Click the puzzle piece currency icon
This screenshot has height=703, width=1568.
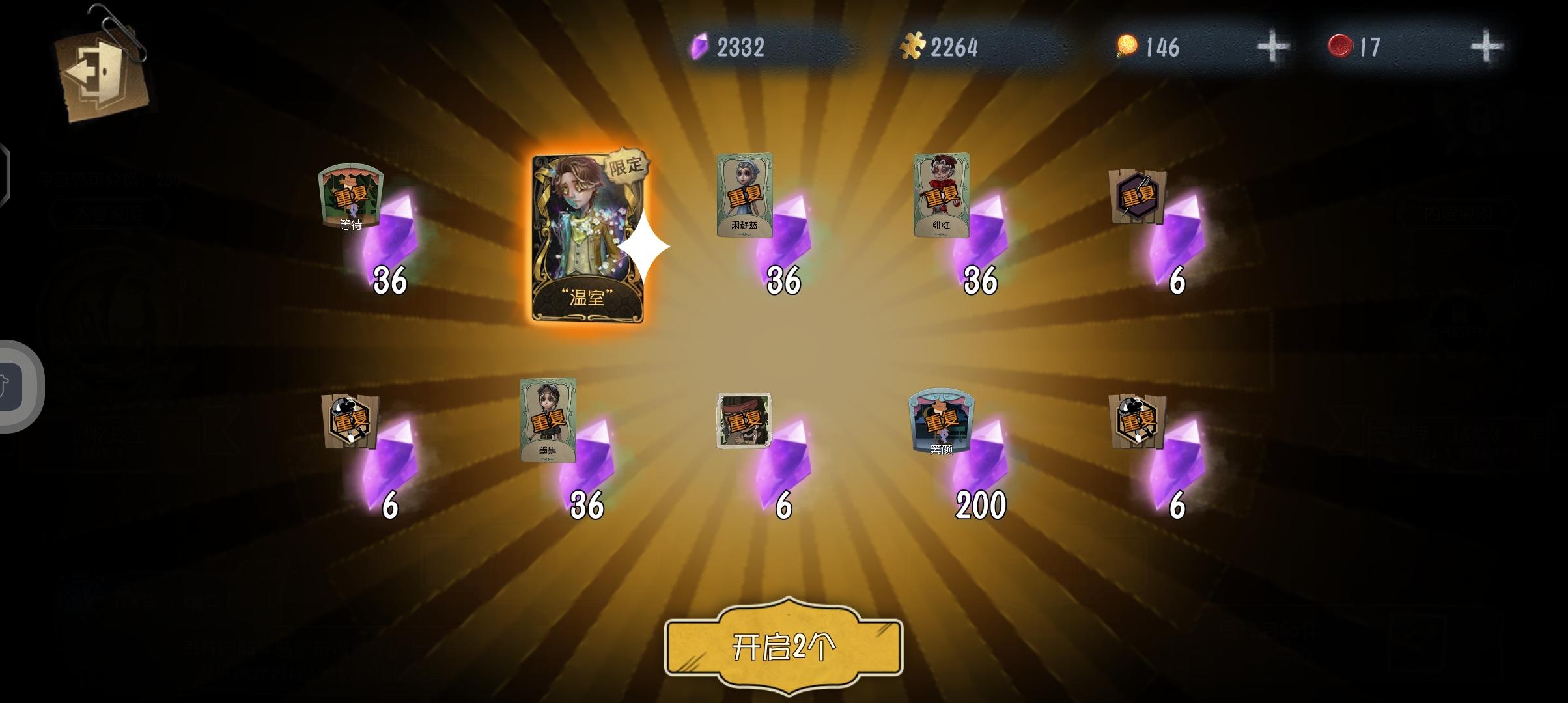pyautogui.click(x=914, y=44)
